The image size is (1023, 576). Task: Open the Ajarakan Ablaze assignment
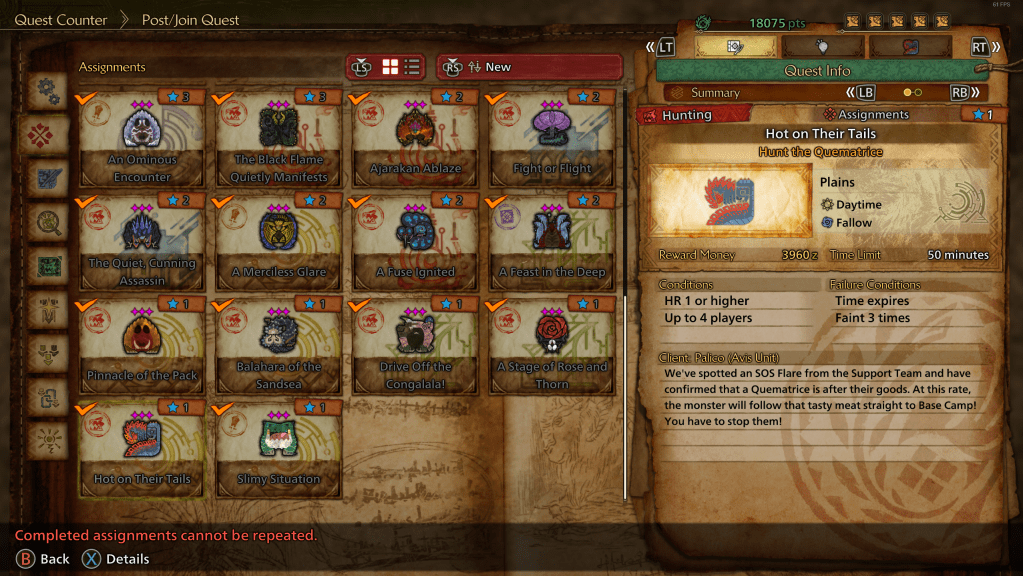coord(415,139)
